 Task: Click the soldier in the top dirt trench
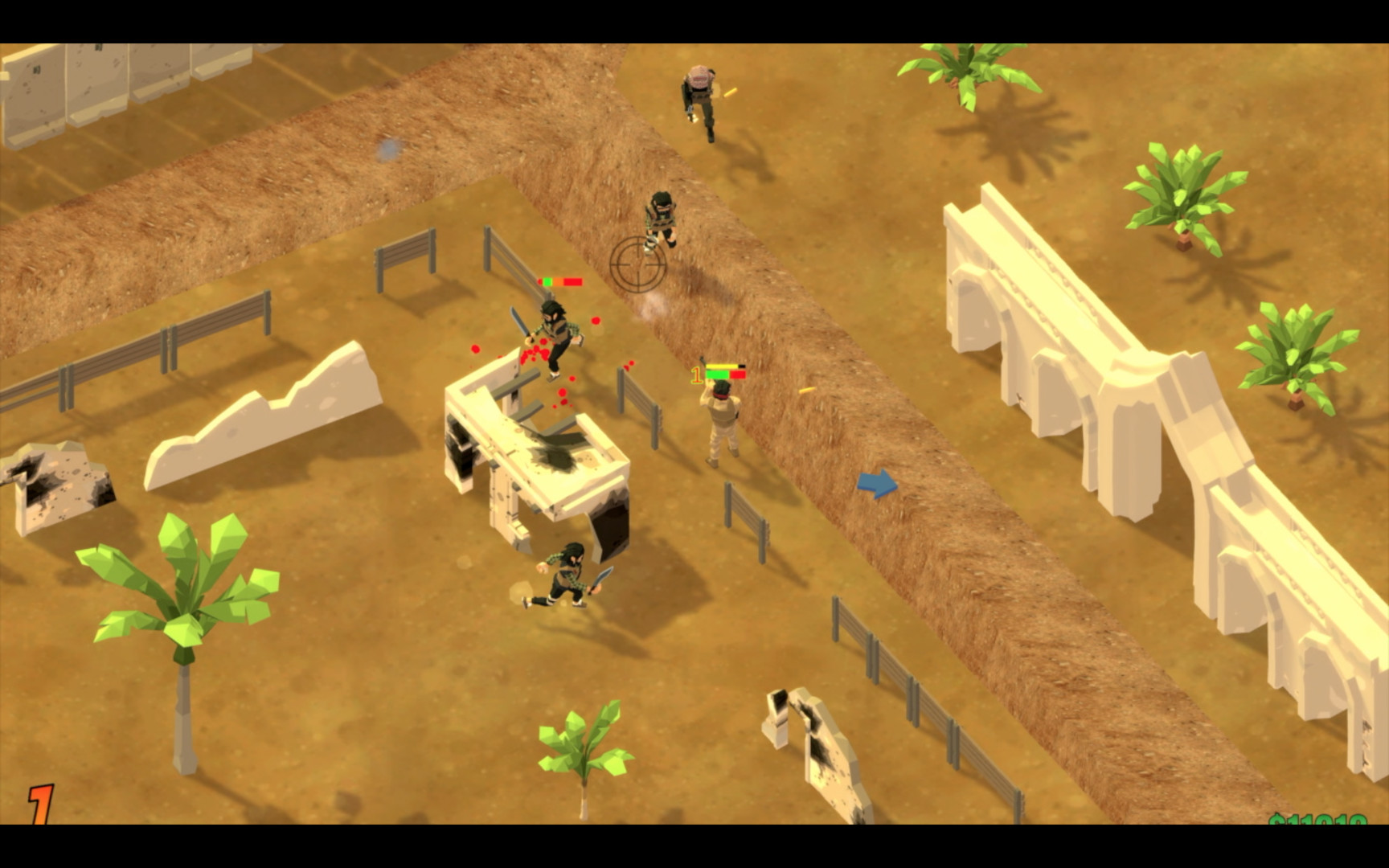coord(659,221)
